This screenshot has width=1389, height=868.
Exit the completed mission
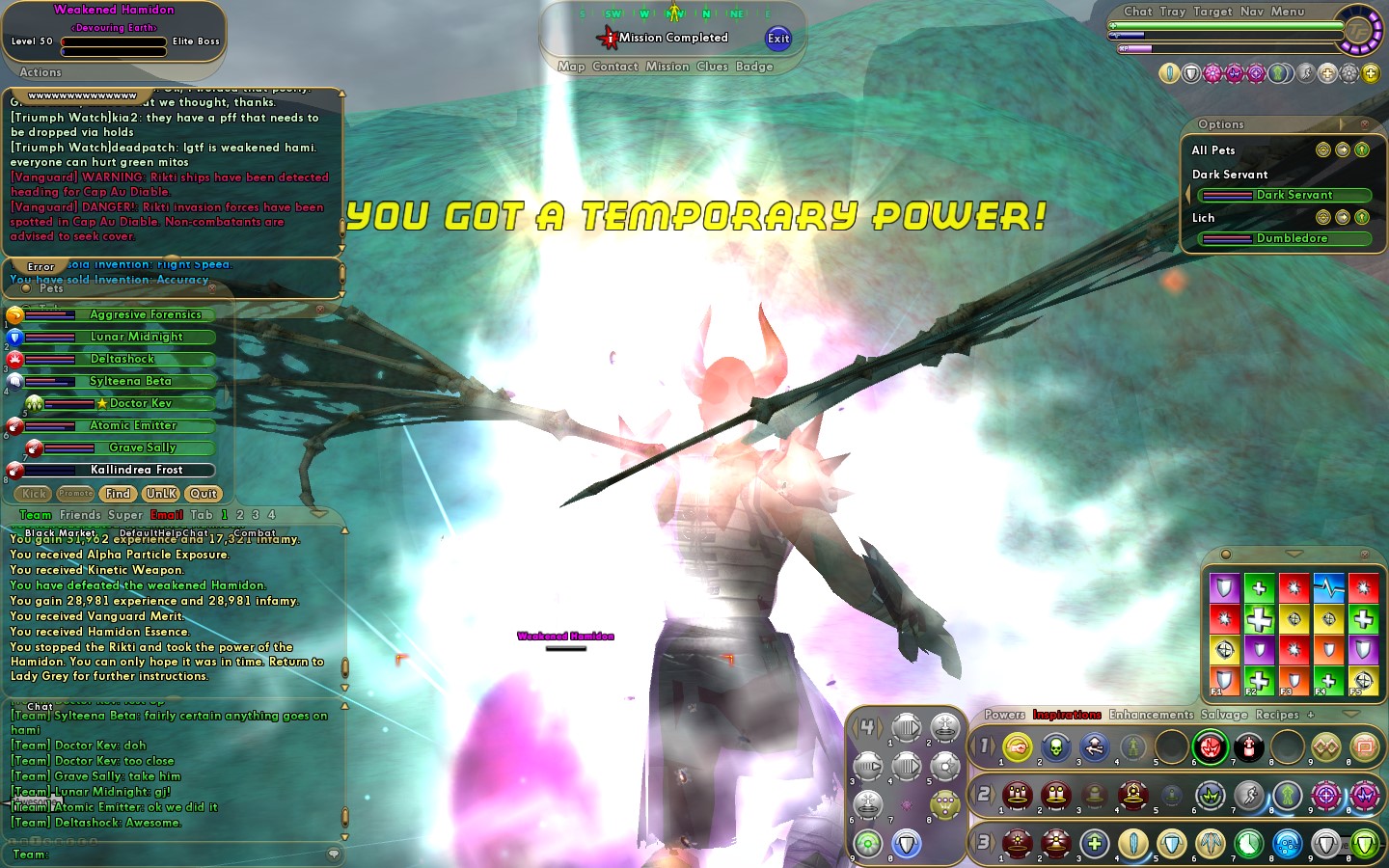[777, 39]
